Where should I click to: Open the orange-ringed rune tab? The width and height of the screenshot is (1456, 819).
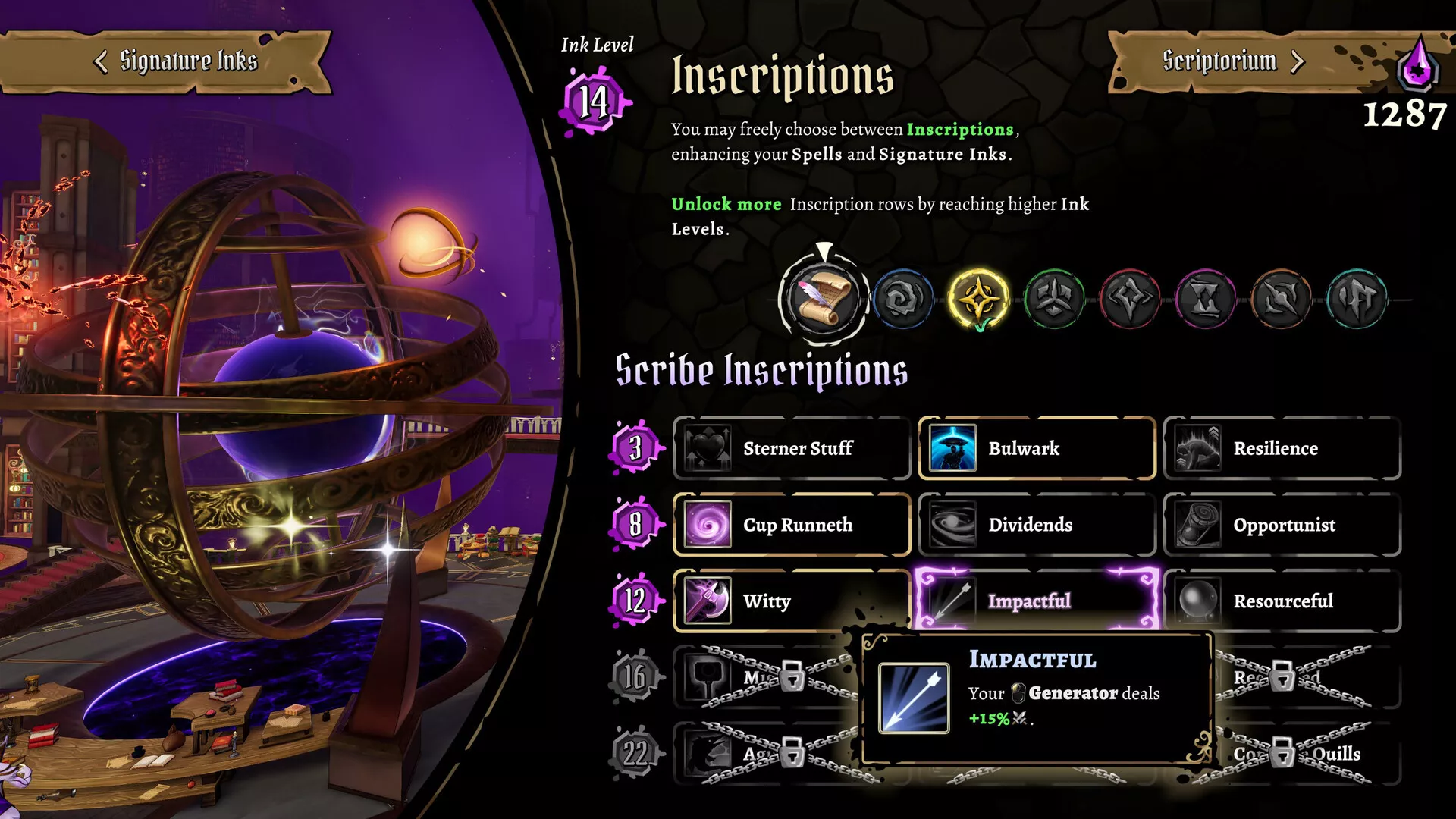pos(1282,299)
